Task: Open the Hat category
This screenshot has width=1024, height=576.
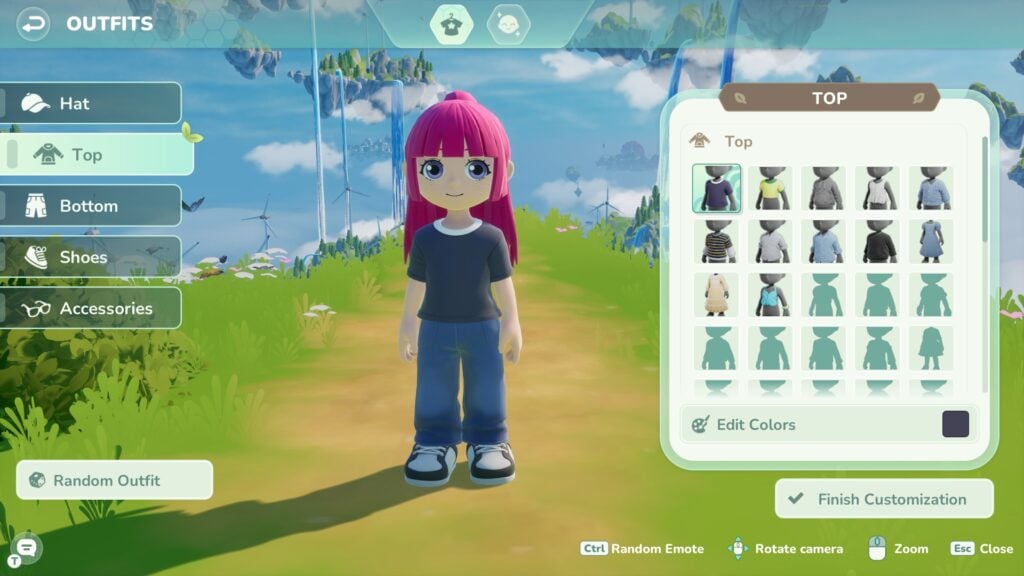Action: click(x=90, y=103)
